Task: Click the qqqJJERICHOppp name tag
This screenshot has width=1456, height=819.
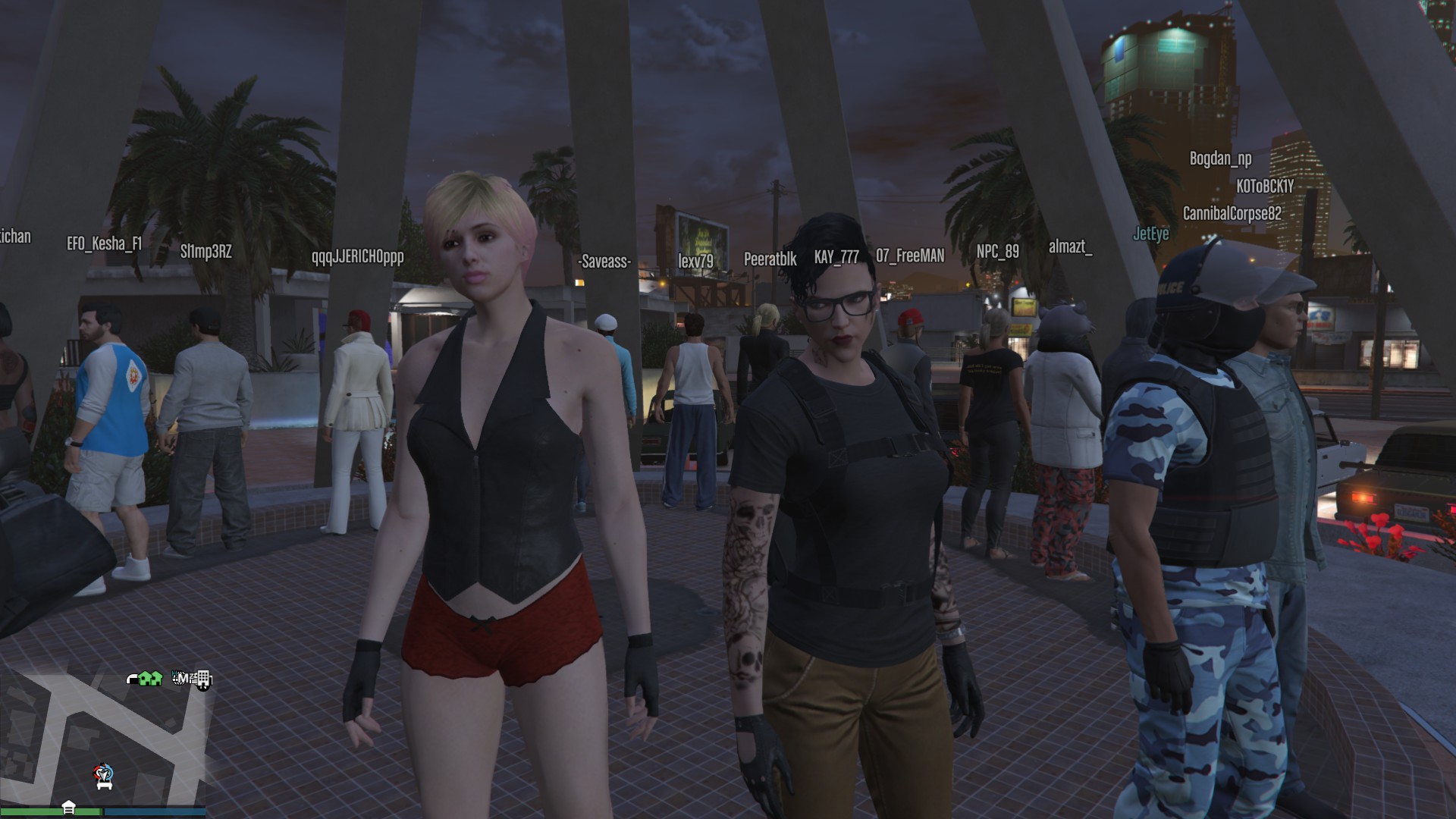Action: coord(357,256)
